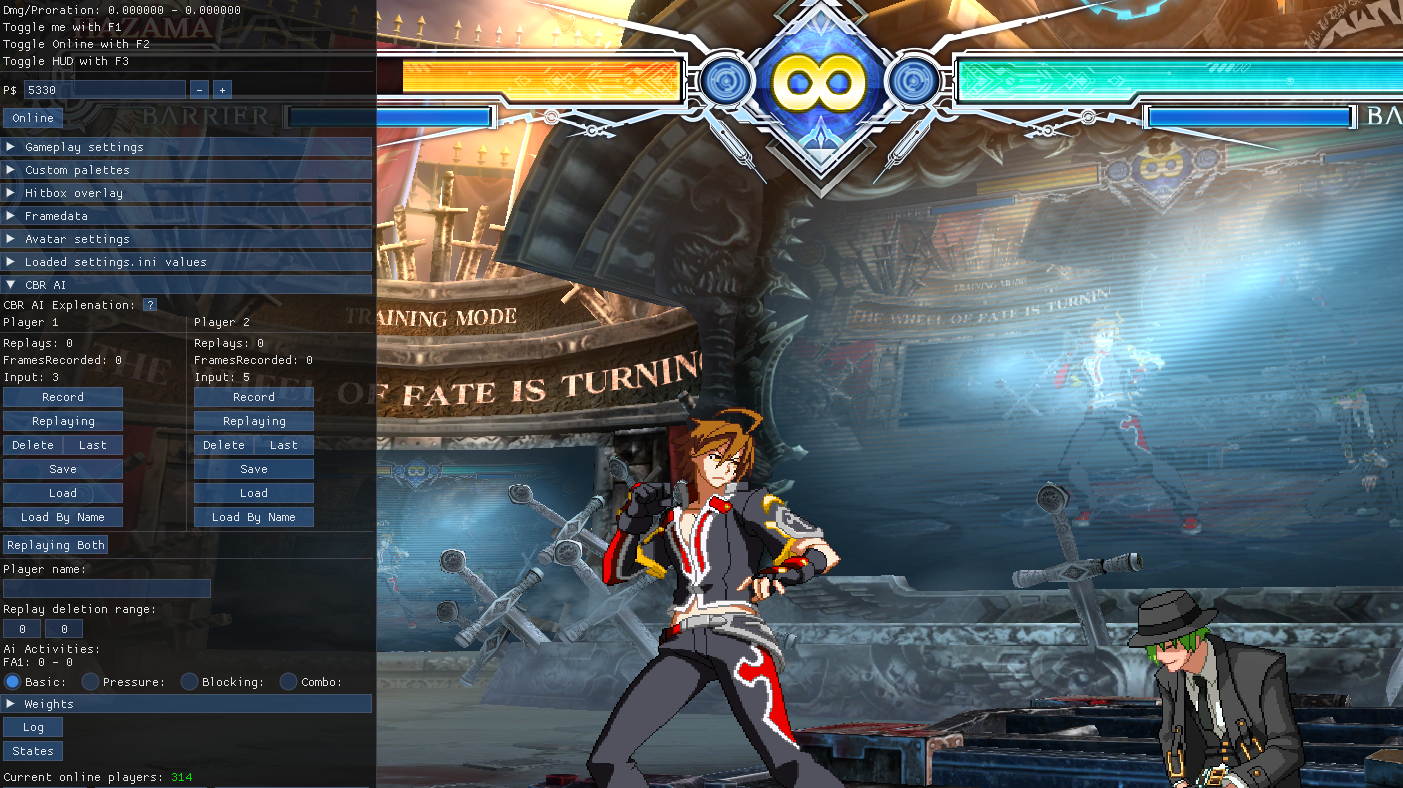Open the States window

(33, 751)
